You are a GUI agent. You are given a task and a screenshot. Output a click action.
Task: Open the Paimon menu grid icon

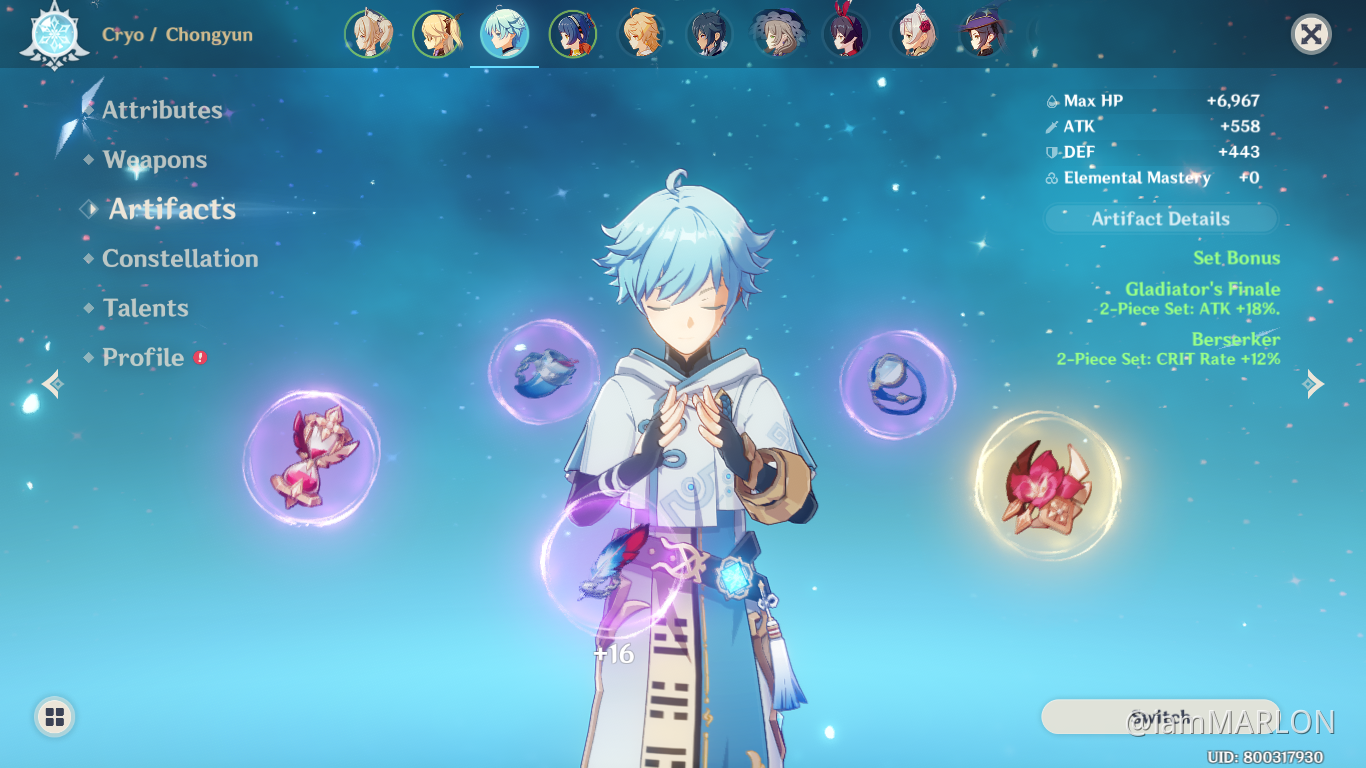point(52,716)
